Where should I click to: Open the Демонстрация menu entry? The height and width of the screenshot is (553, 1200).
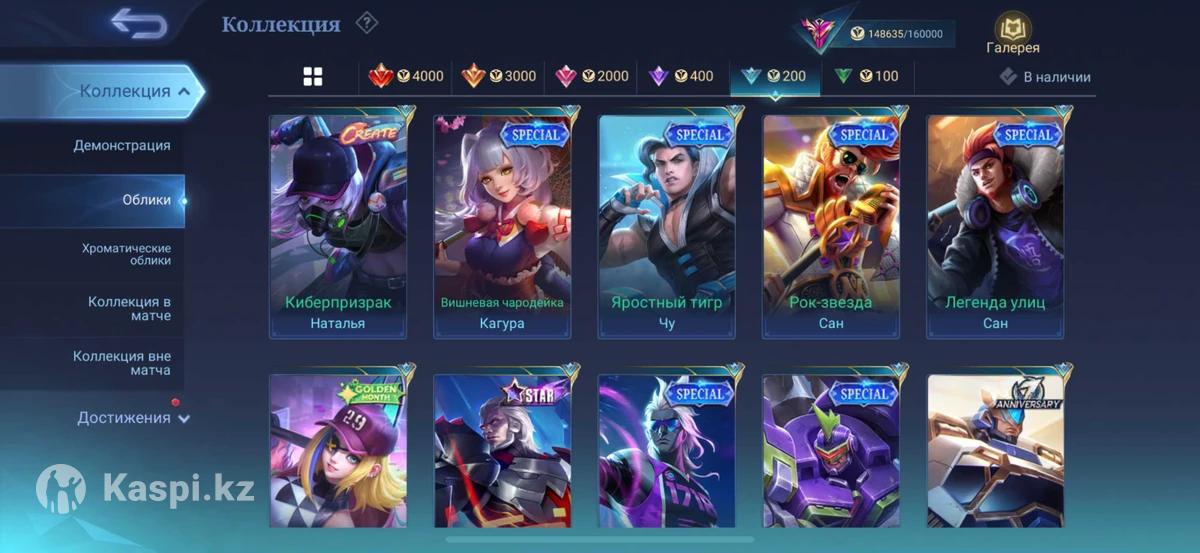[122, 146]
